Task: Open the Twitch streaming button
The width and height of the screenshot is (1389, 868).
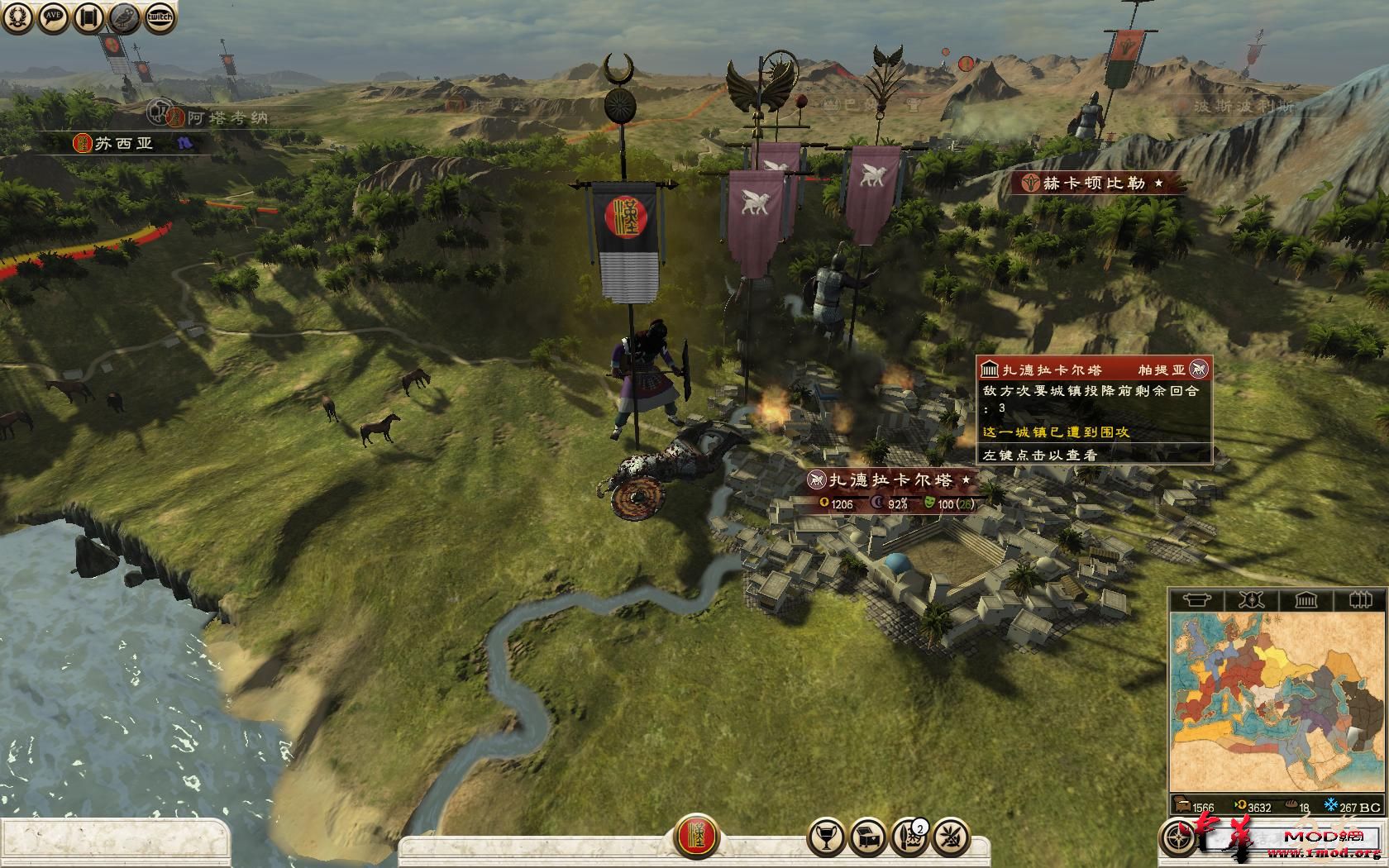Action: tap(160, 17)
